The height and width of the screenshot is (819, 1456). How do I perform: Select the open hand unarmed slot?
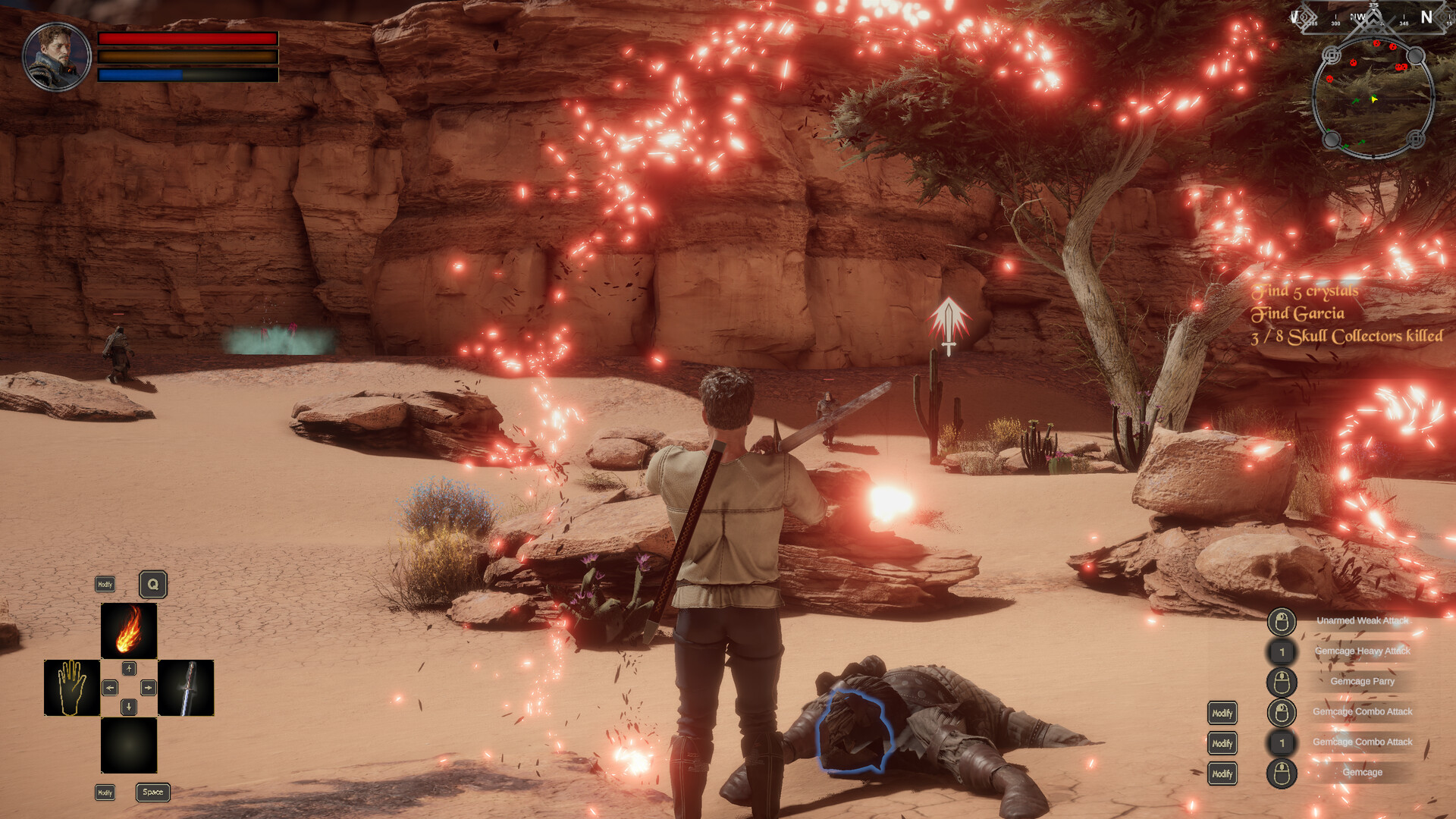point(72,687)
